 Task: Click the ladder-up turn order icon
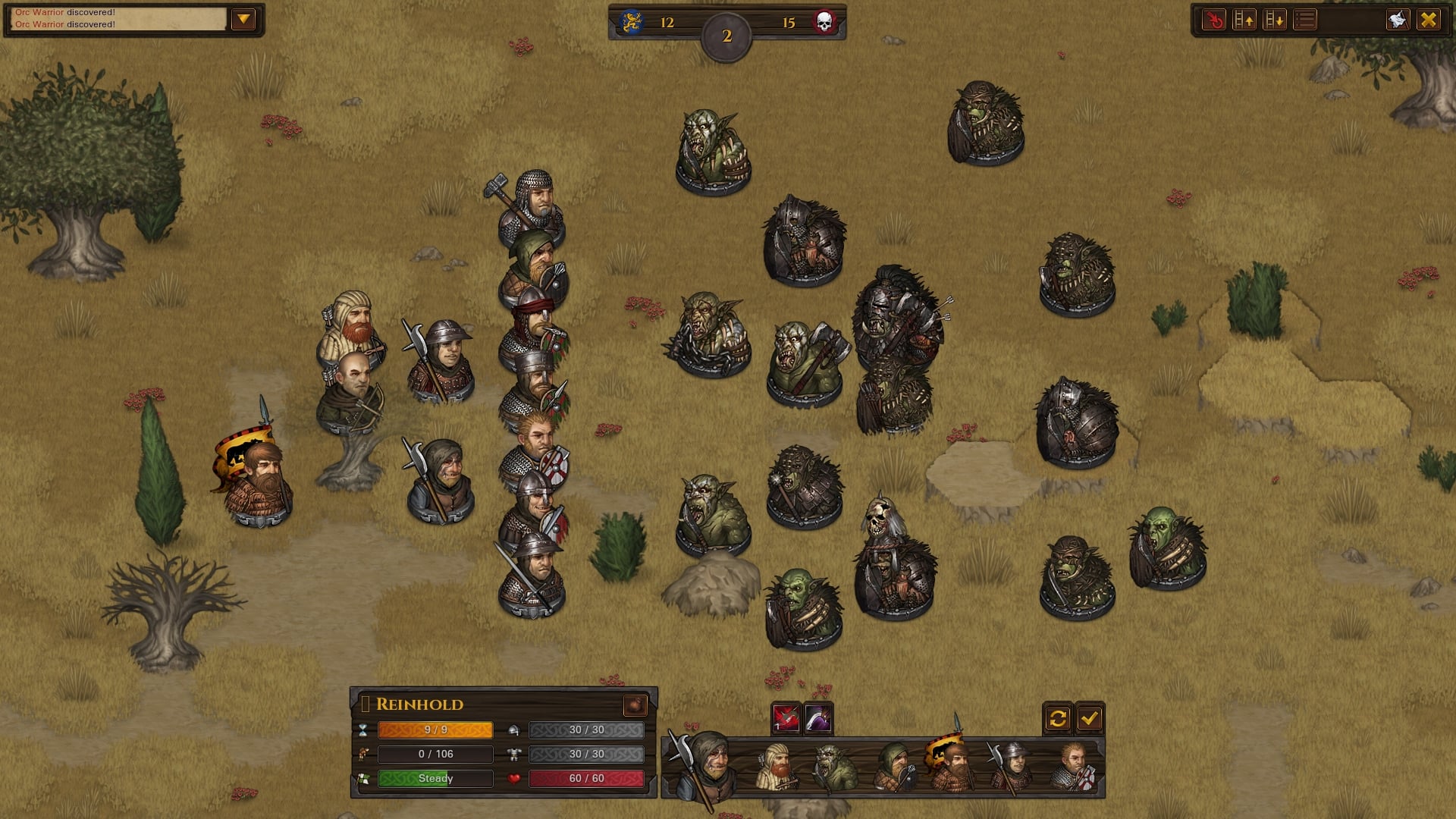[x=1244, y=19]
